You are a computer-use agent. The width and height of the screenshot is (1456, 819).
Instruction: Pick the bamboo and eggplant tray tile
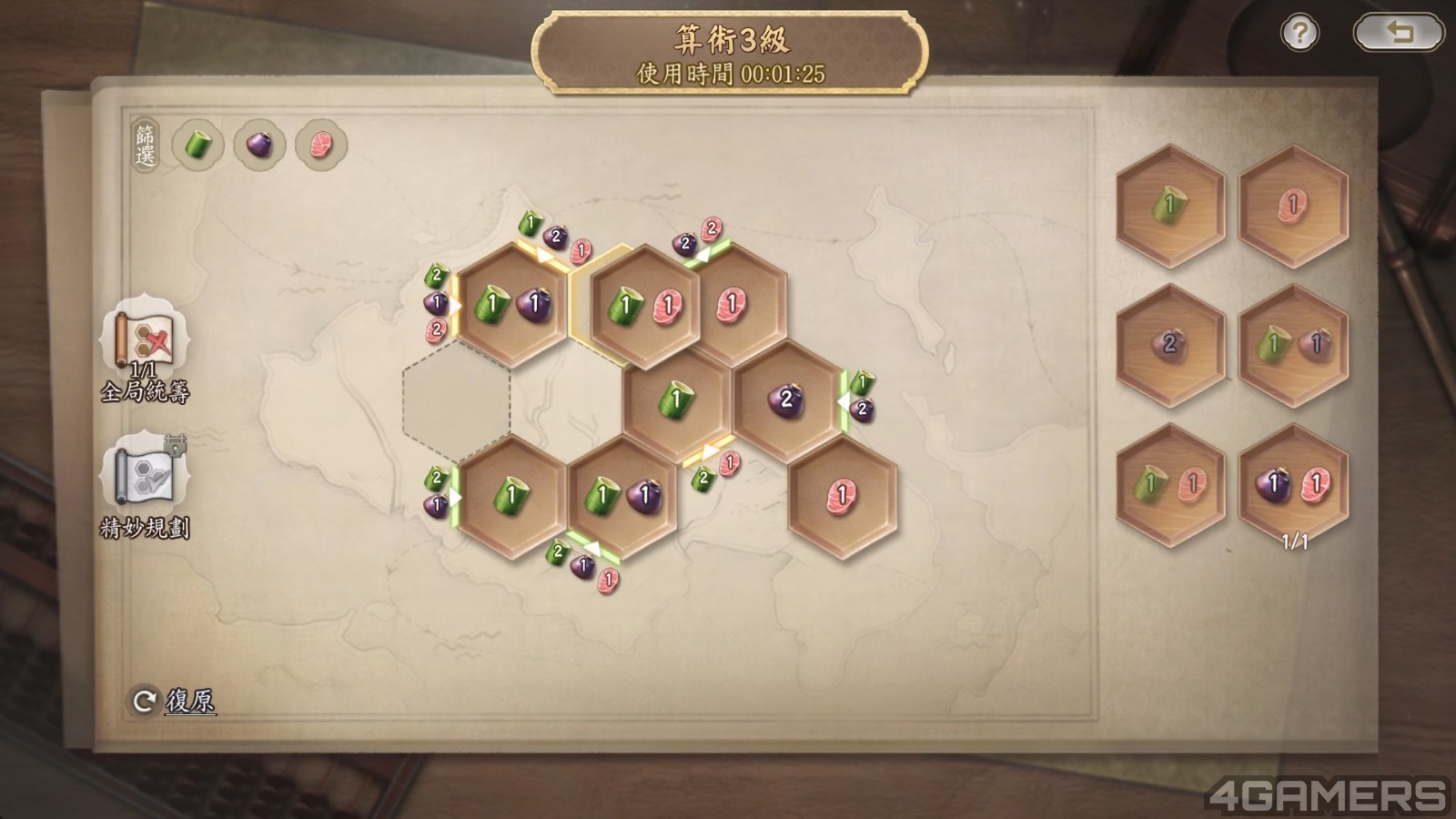coord(1293,345)
